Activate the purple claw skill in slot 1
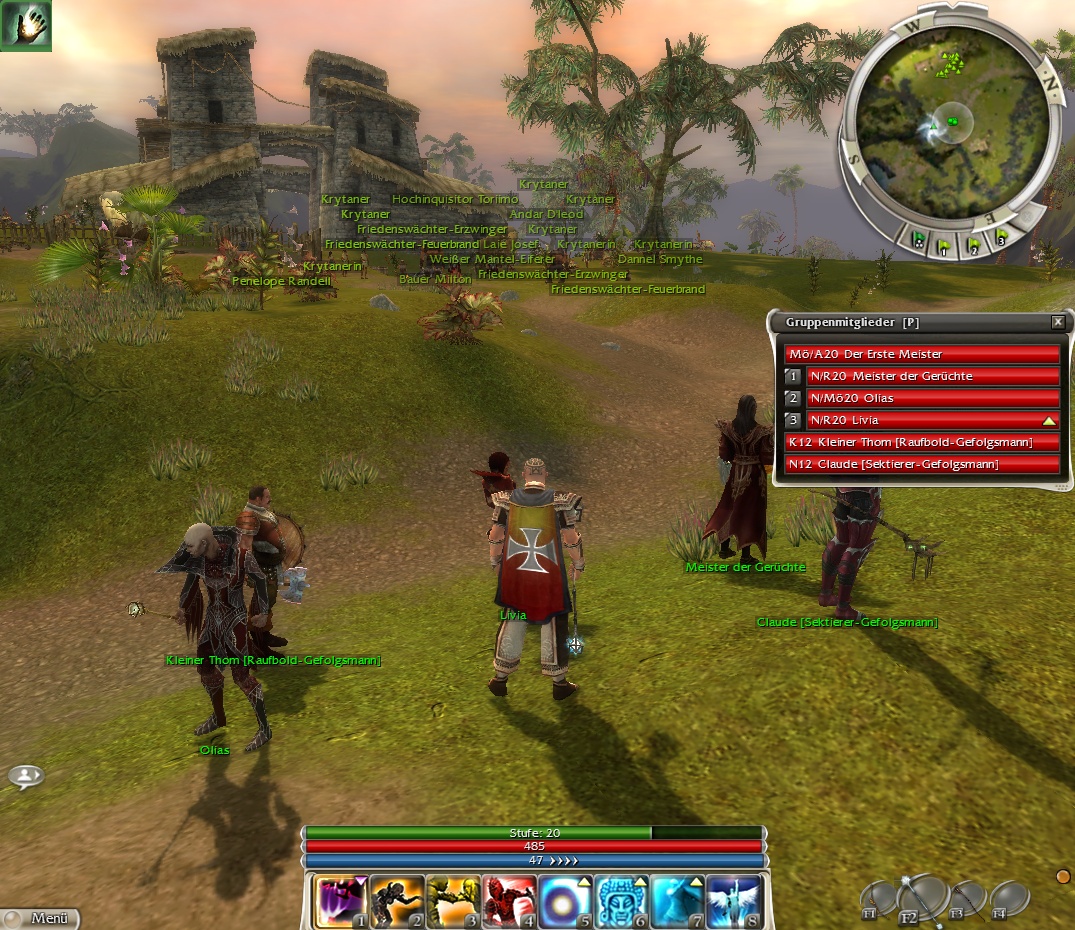This screenshot has width=1075, height=930. 340,902
